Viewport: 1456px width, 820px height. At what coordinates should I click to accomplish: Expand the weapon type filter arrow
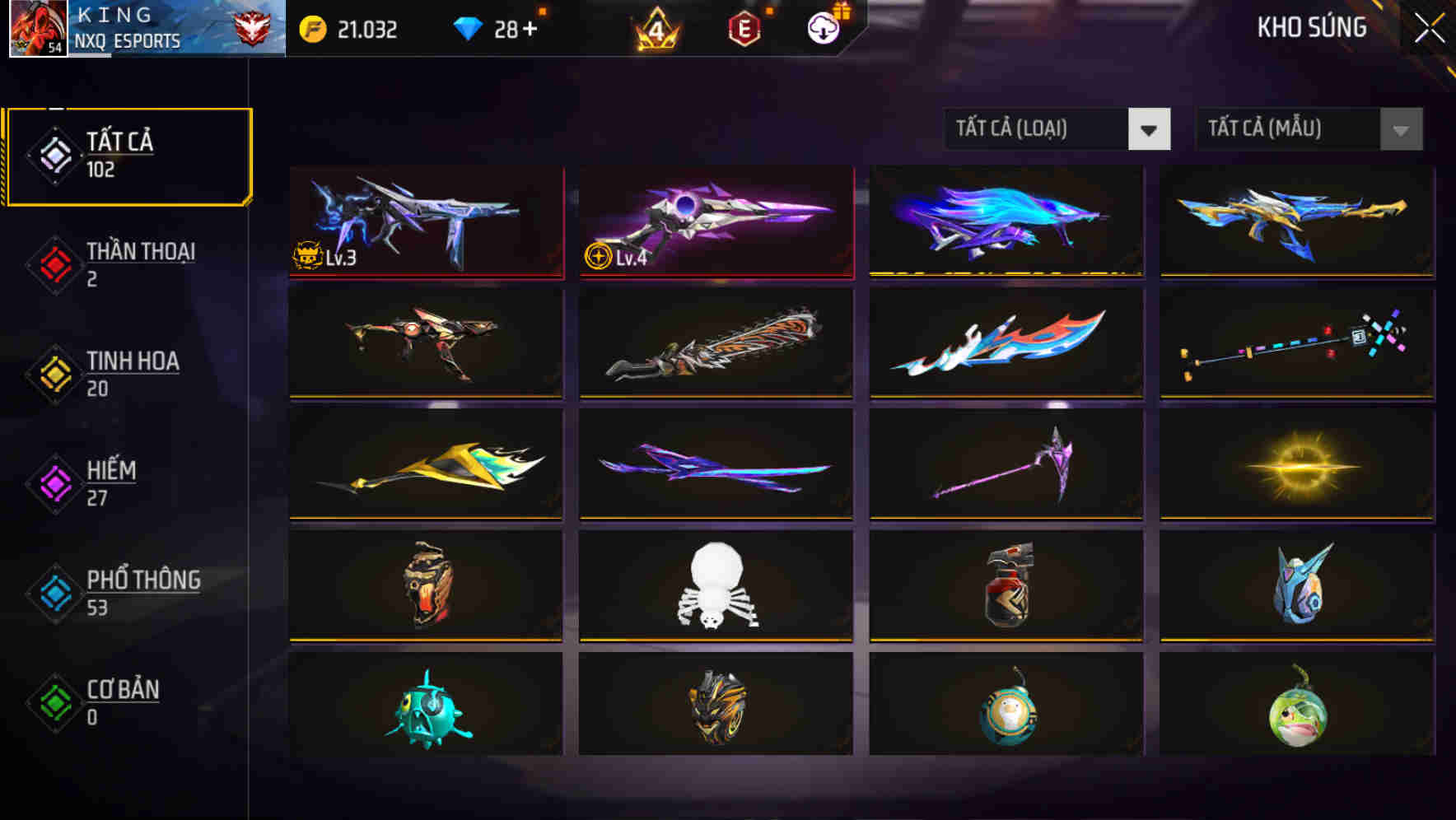click(1150, 129)
